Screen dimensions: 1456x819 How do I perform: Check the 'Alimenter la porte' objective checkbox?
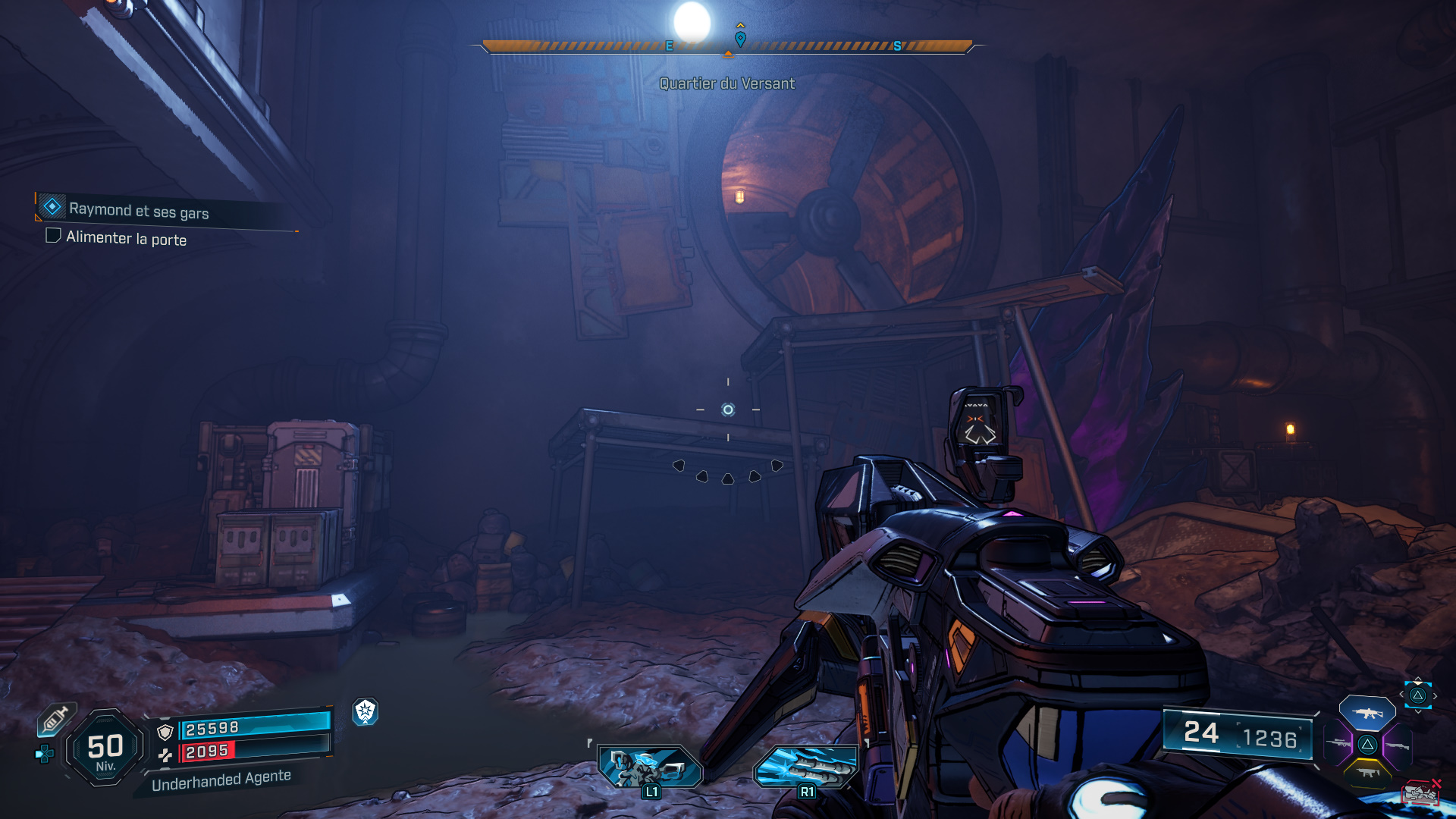[52, 237]
